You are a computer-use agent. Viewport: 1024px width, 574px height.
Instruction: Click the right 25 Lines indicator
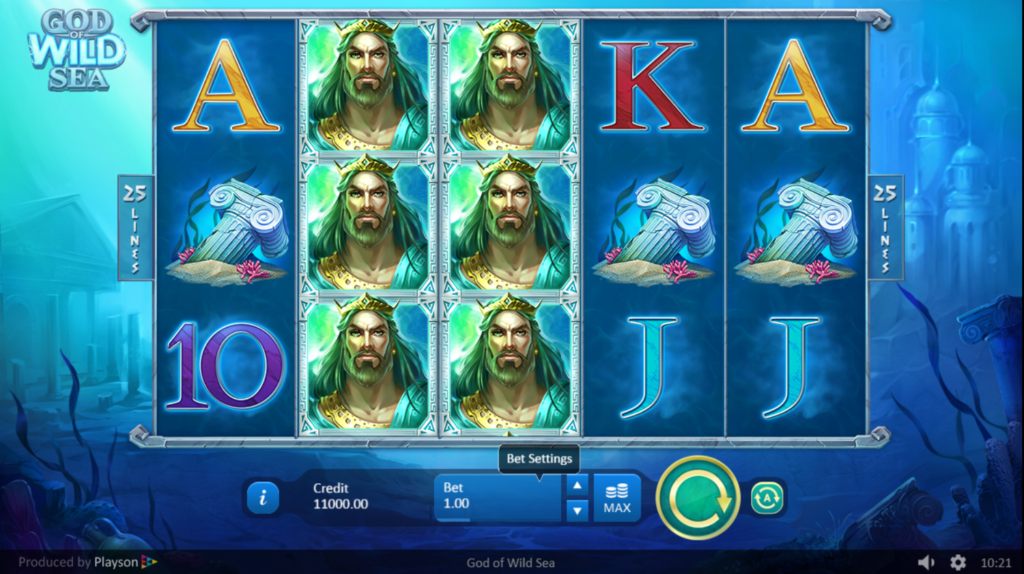point(884,228)
